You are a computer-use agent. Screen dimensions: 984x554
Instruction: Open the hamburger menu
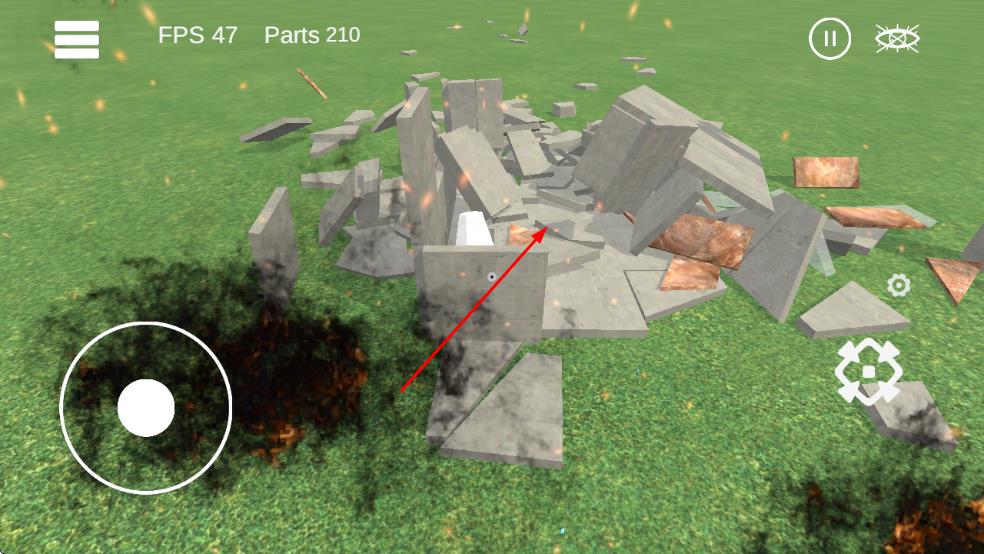[77, 40]
